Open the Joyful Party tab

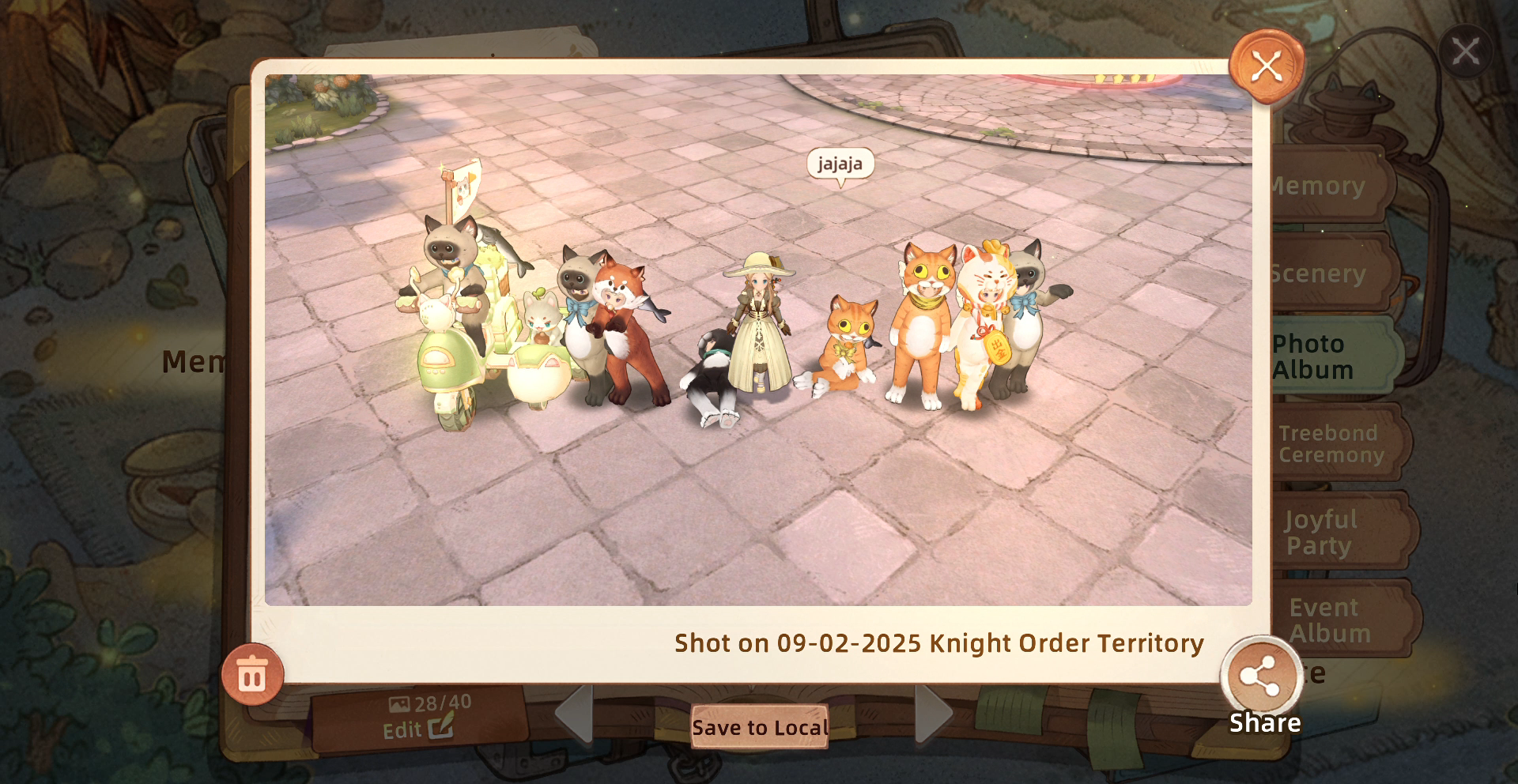point(1336,532)
